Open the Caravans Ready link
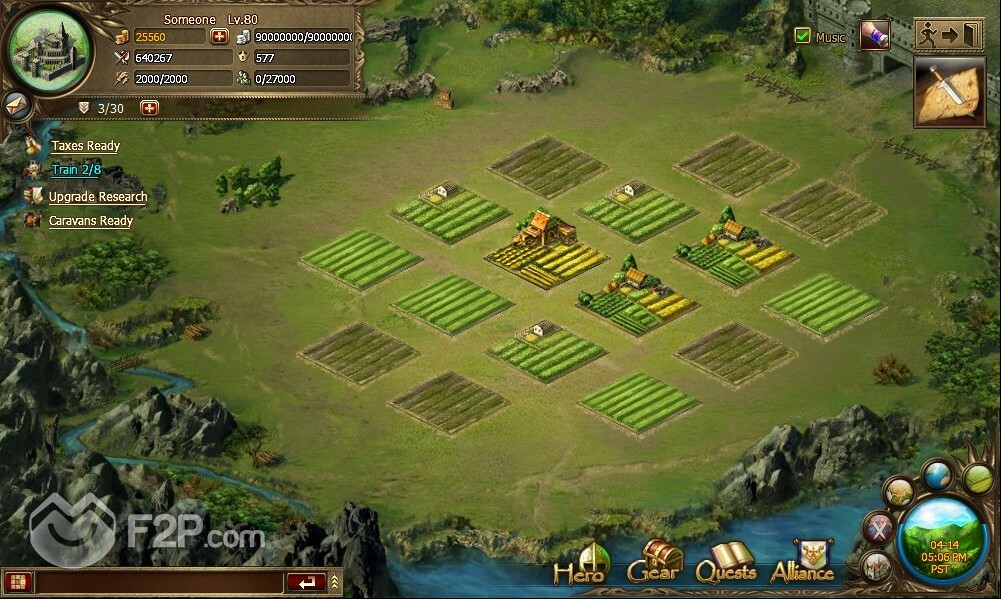This screenshot has height=599, width=1001. 90,221
